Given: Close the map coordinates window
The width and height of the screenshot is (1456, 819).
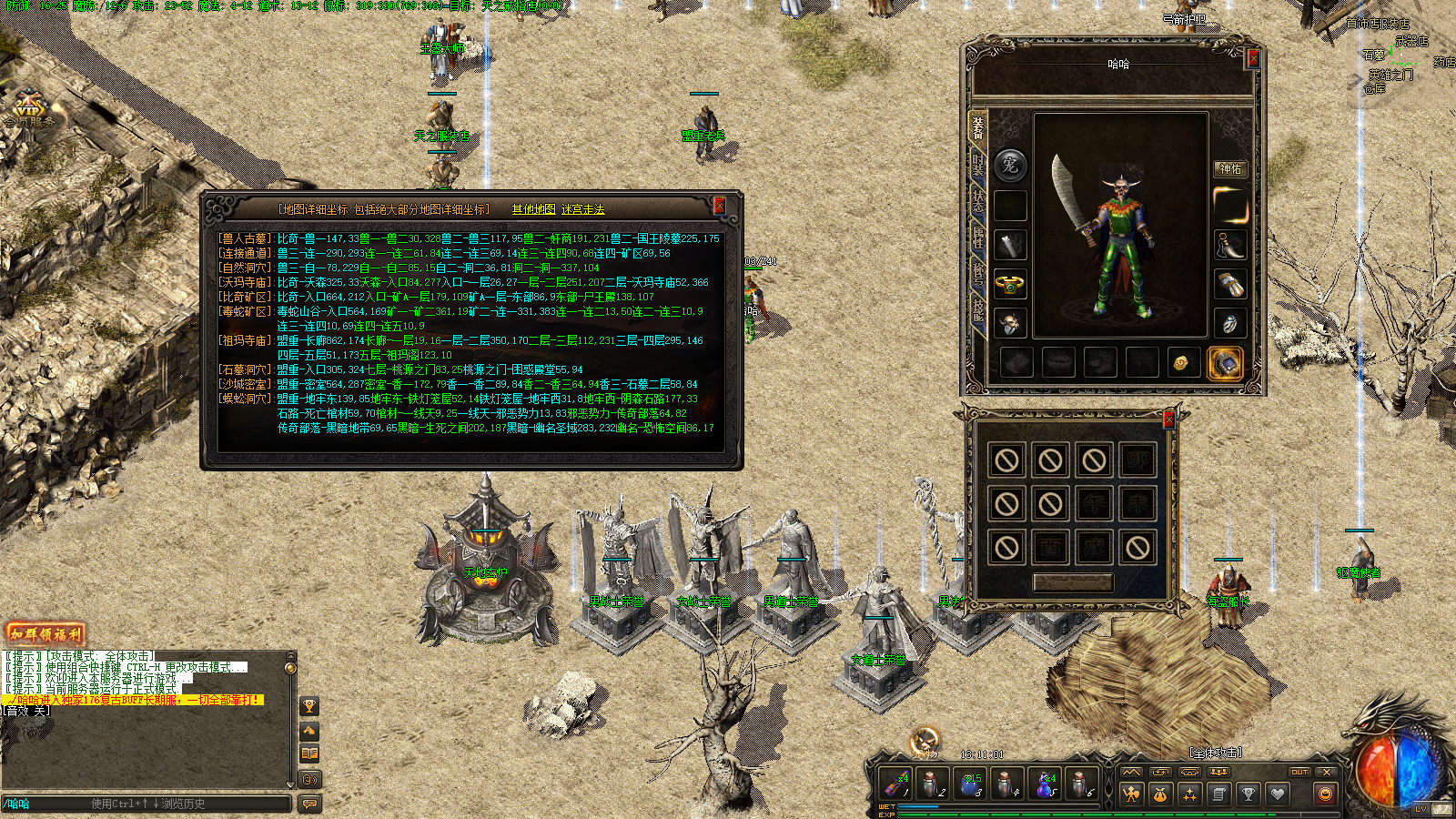Looking at the screenshot, I should (719, 206).
